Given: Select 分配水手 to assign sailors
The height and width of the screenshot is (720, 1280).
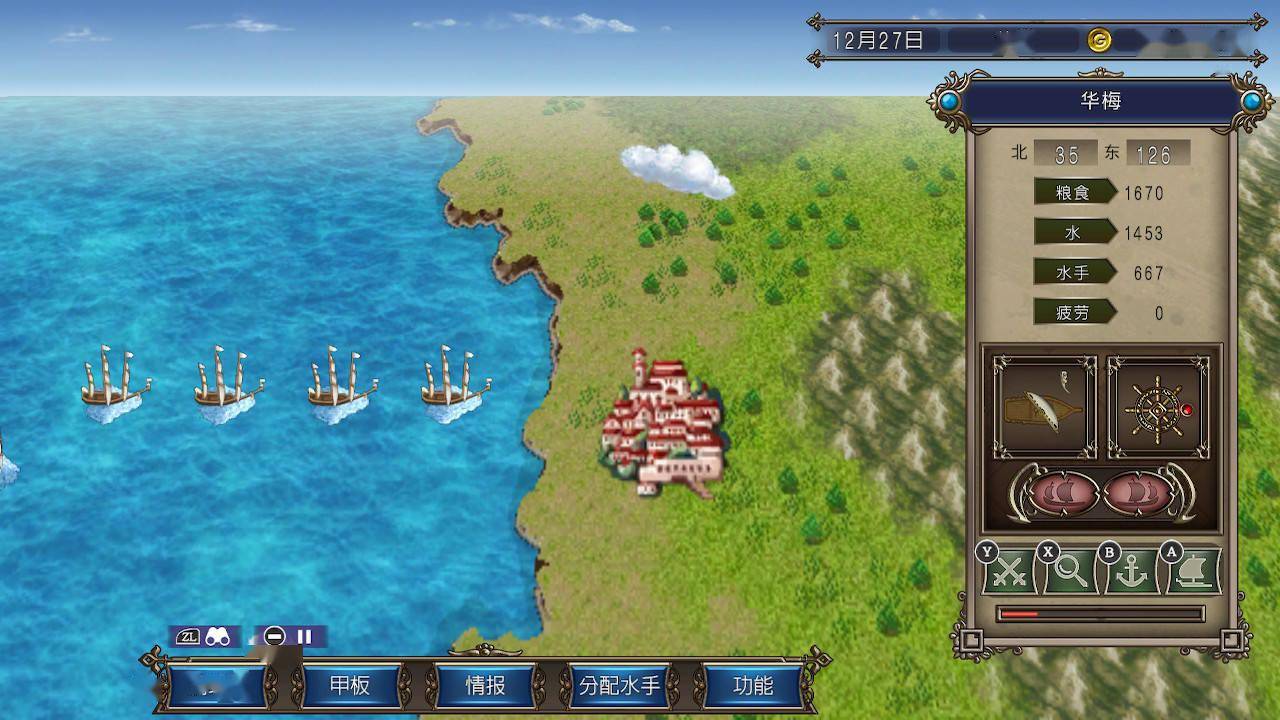Looking at the screenshot, I should [x=619, y=686].
